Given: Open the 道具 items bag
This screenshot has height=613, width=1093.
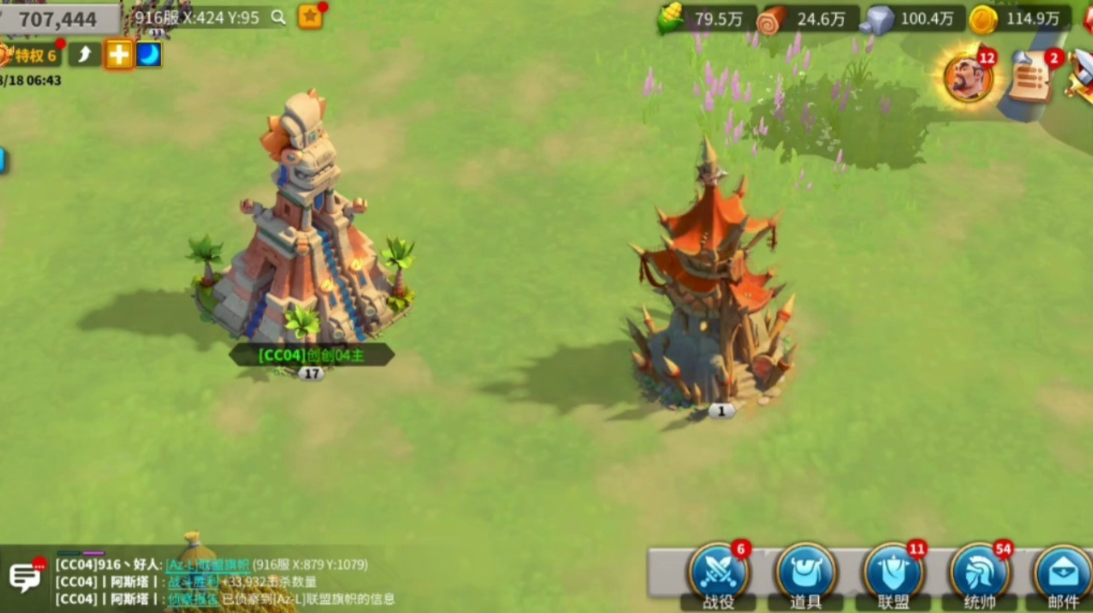Looking at the screenshot, I should click(x=806, y=574).
